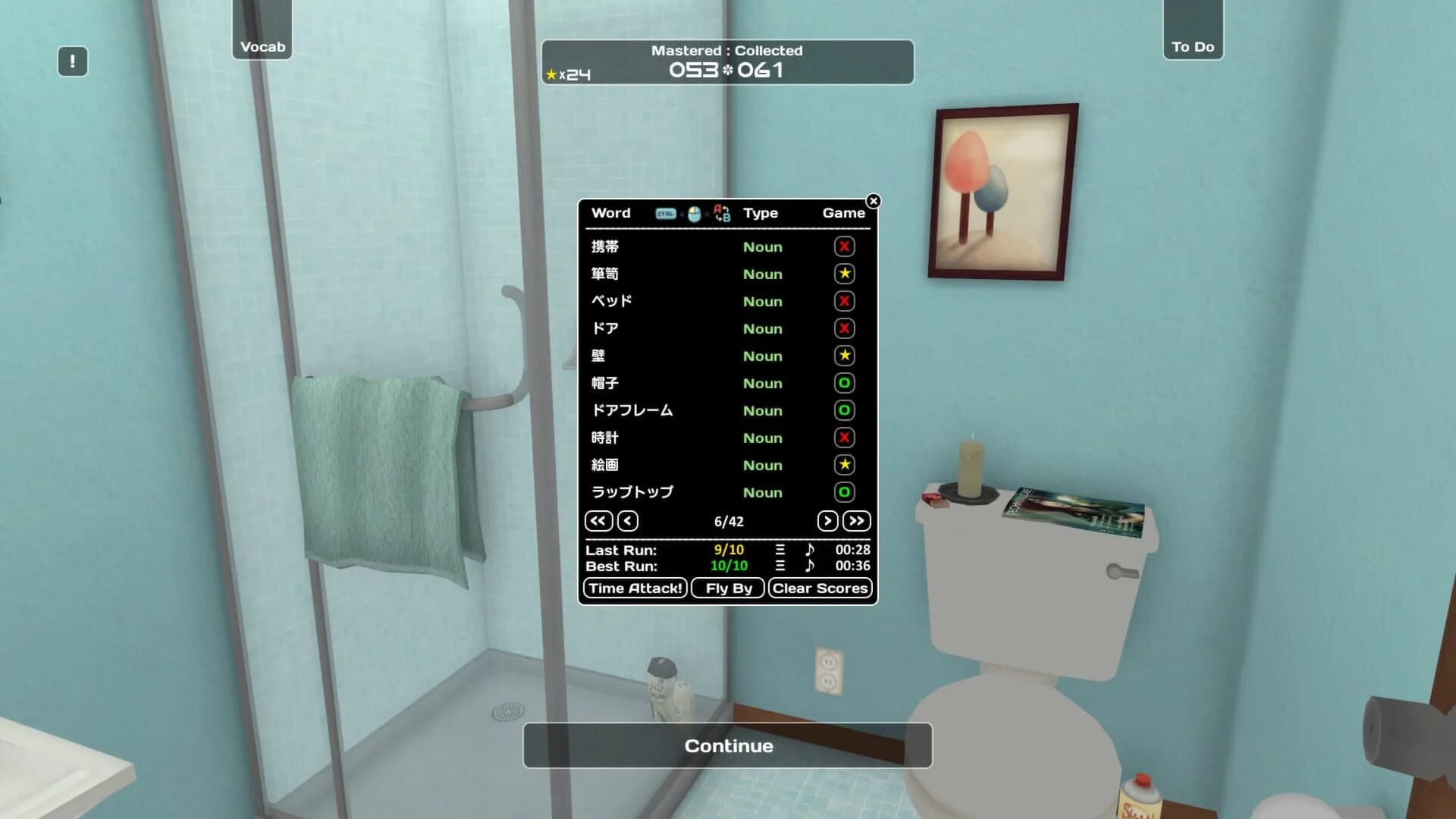Click the list lines icon on Last Run row
Image resolution: width=1456 pixels, height=819 pixels.
pyautogui.click(x=780, y=550)
